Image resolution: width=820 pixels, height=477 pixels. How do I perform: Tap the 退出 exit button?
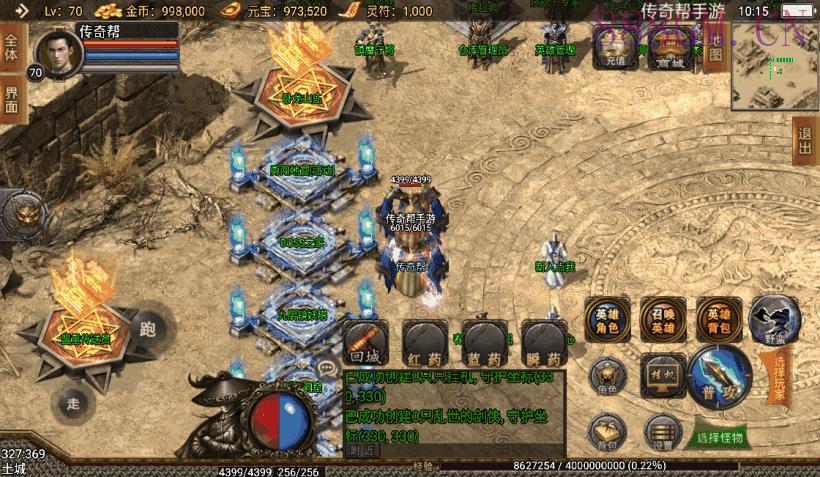pos(805,141)
